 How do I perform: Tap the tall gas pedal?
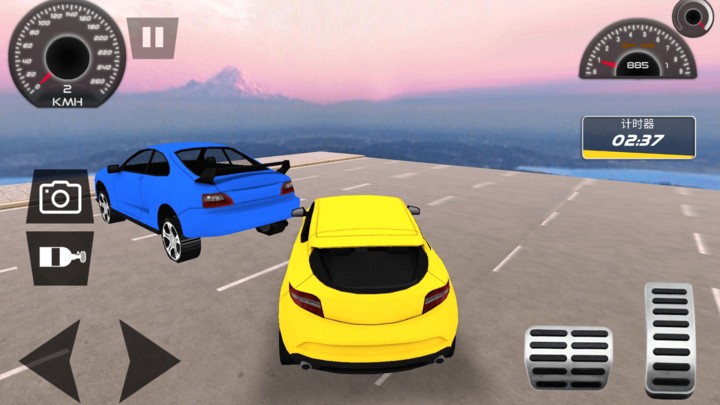click(x=668, y=340)
